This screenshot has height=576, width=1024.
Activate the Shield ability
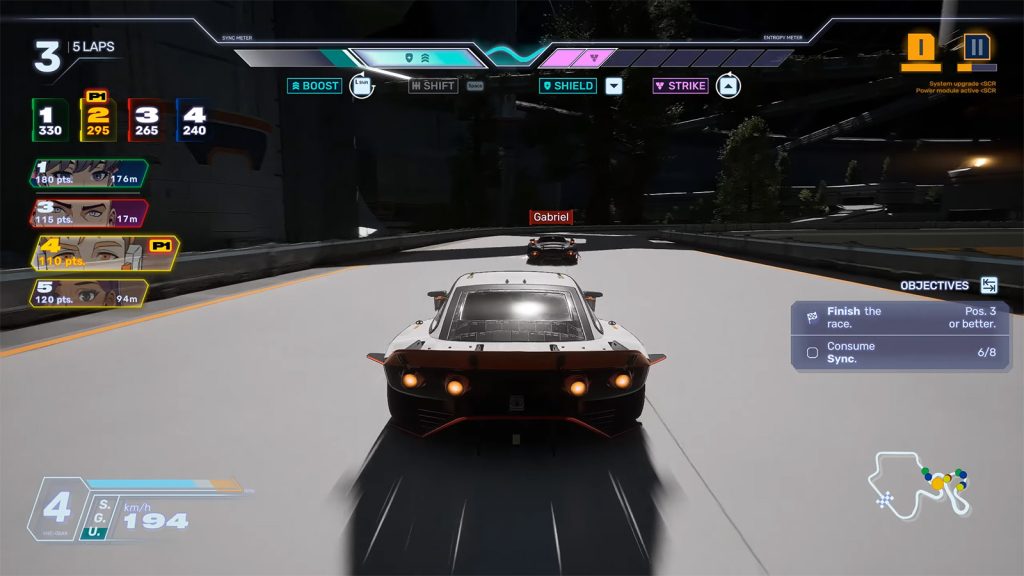point(569,86)
